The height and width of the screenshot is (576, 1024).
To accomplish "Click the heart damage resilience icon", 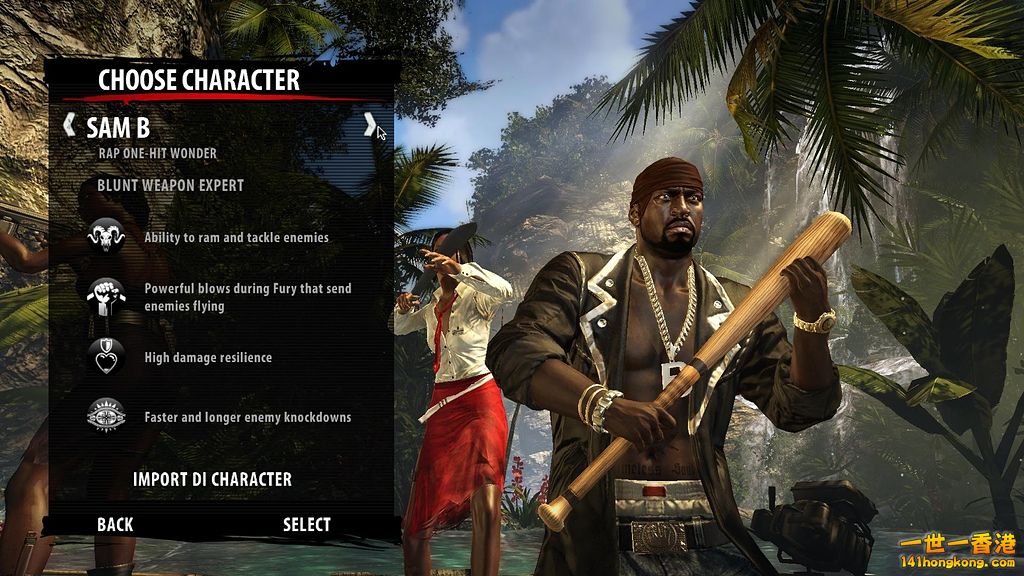I will click(x=105, y=358).
